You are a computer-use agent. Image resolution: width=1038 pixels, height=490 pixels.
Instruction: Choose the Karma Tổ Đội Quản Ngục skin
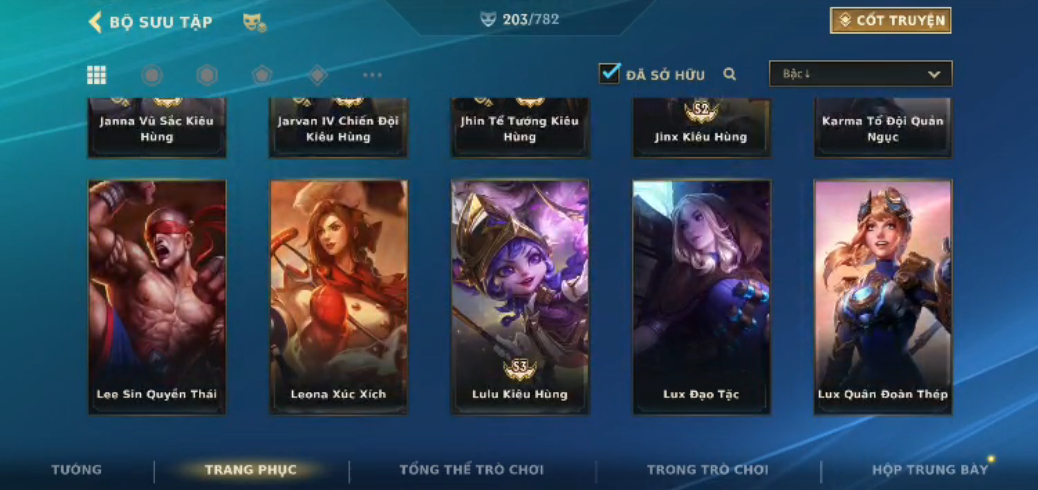[x=883, y=128]
